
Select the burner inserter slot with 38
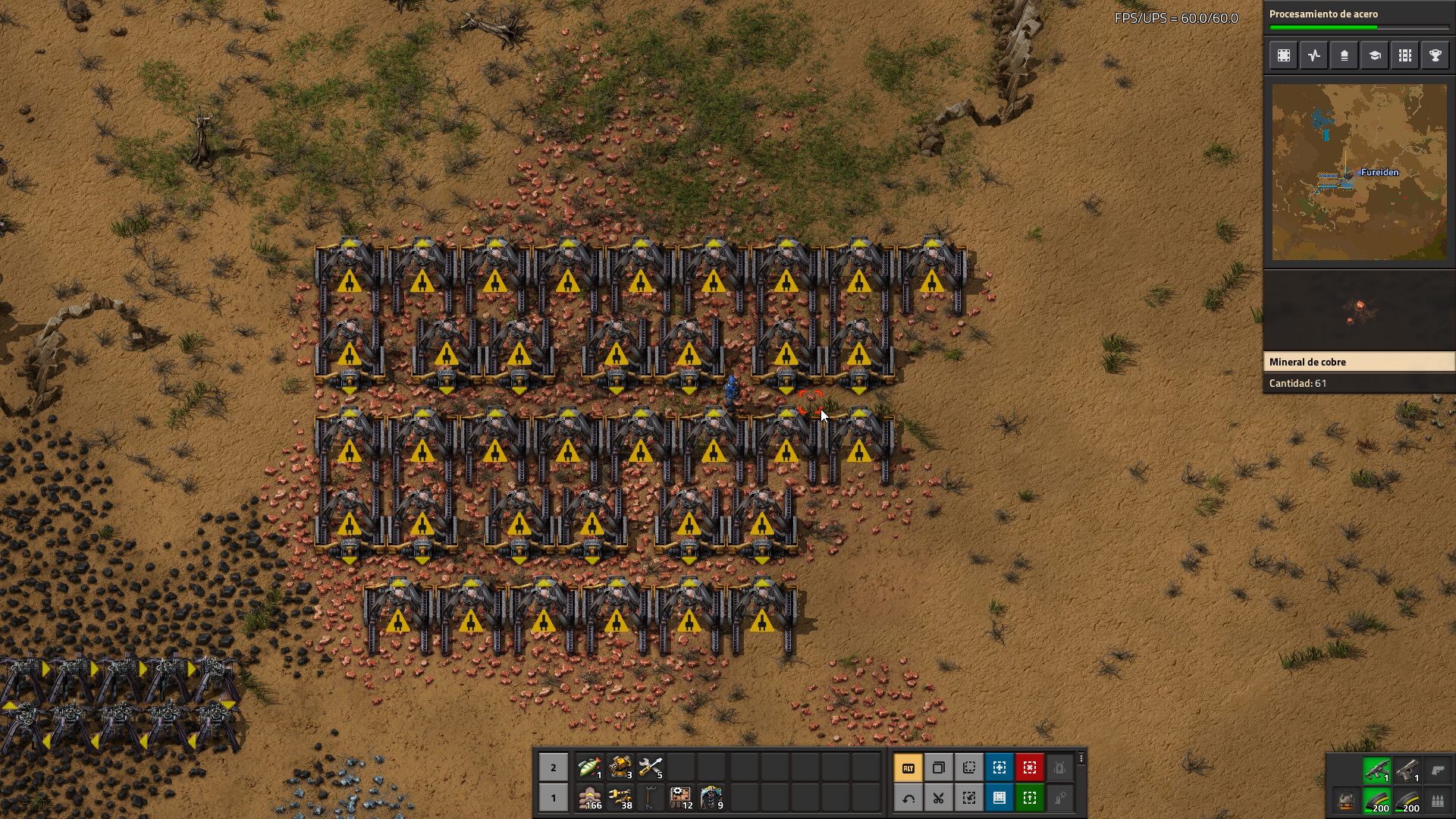pos(620,798)
